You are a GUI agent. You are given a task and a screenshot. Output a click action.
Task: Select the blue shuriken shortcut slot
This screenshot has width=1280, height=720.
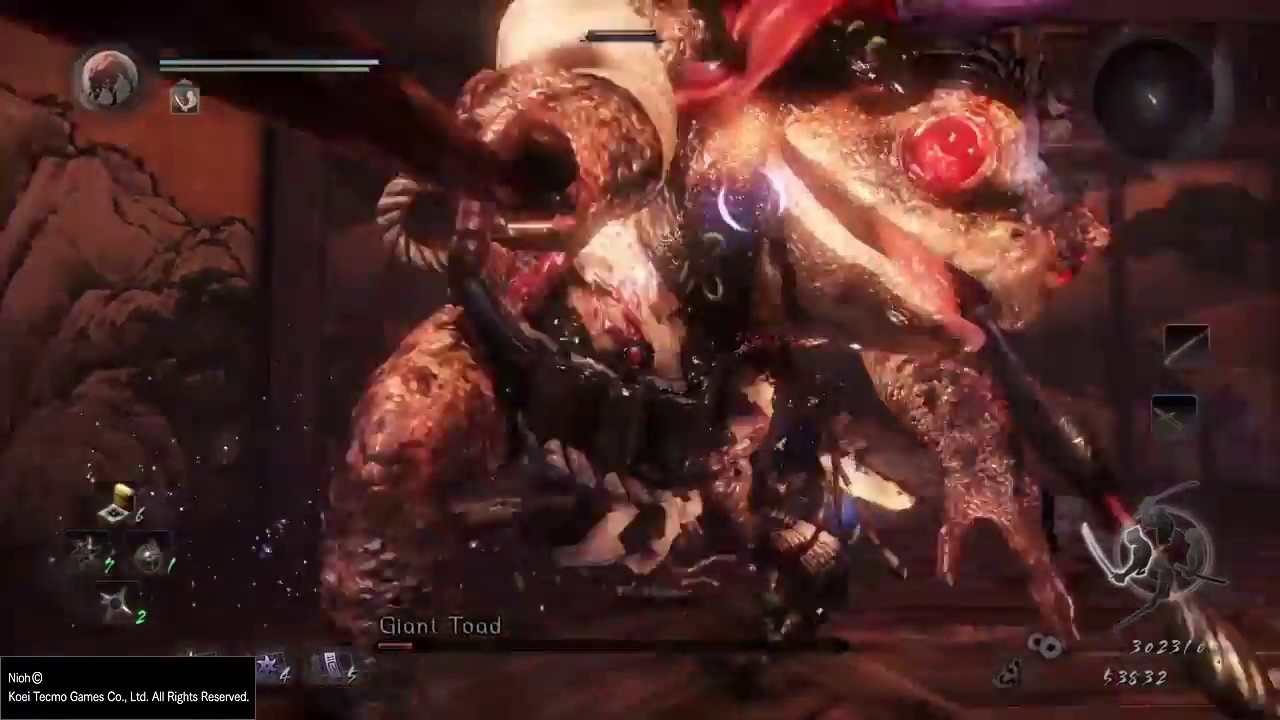click(x=270, y=666)
